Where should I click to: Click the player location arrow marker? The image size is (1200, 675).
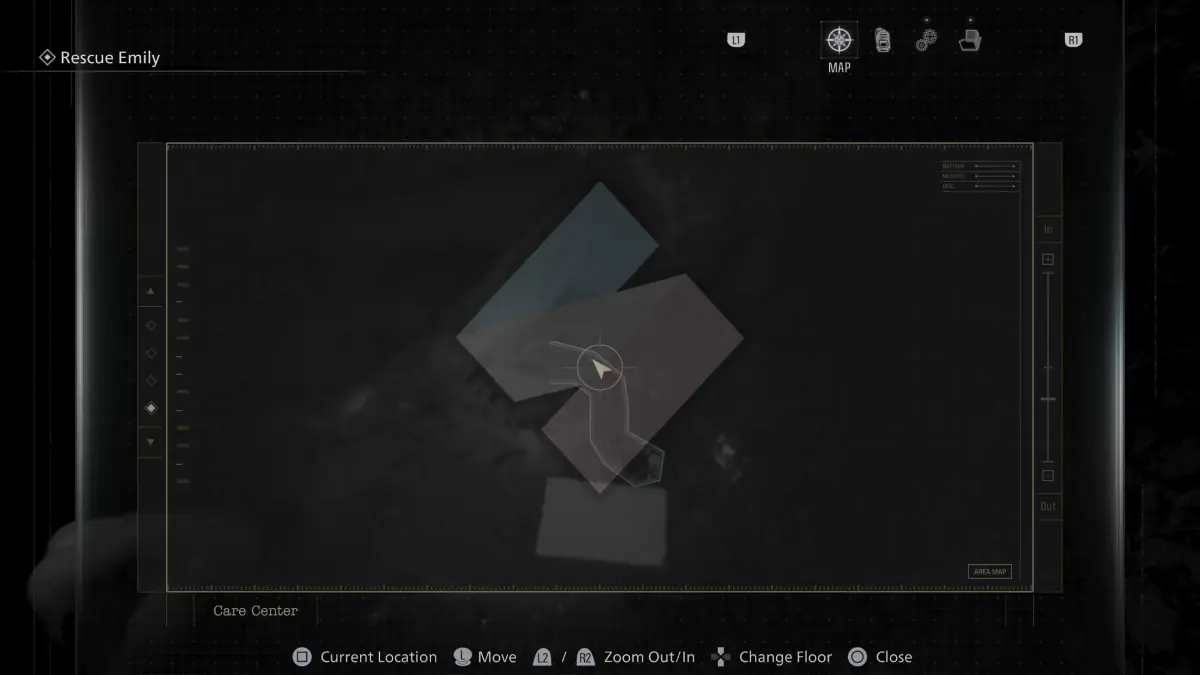(x=600, y=369)
